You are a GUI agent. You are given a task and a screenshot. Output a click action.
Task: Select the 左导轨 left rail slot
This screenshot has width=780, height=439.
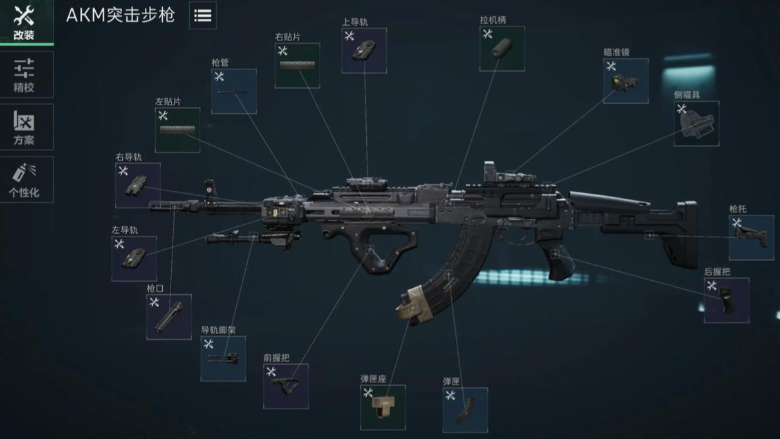[x=134, y=258]
